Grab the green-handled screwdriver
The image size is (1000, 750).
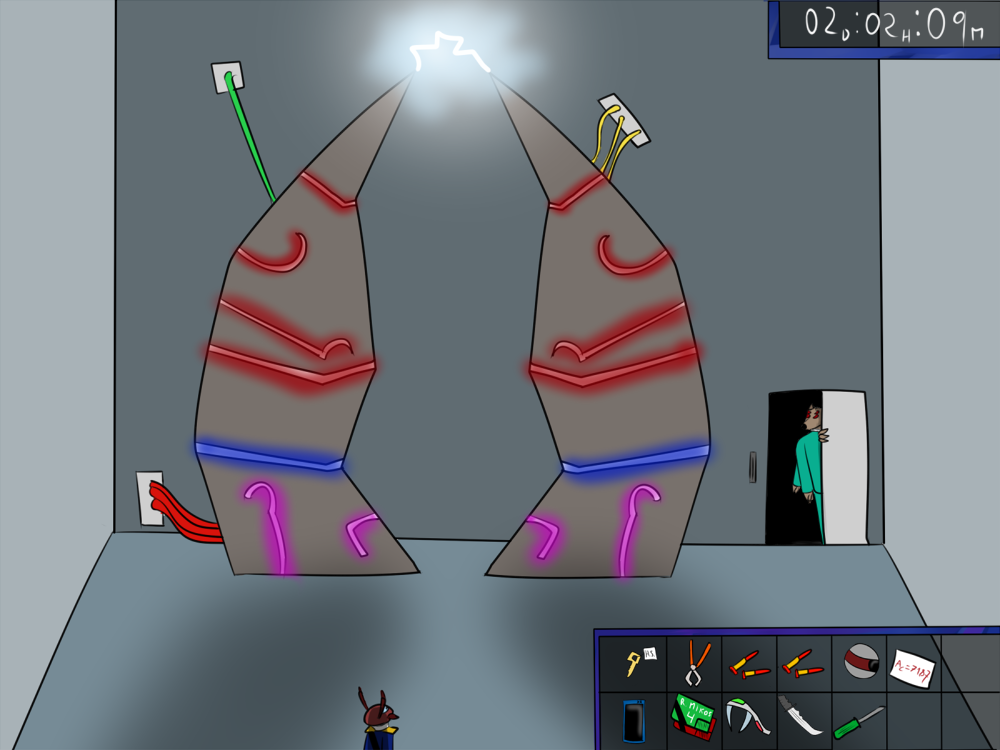click(x=859, y=719)
